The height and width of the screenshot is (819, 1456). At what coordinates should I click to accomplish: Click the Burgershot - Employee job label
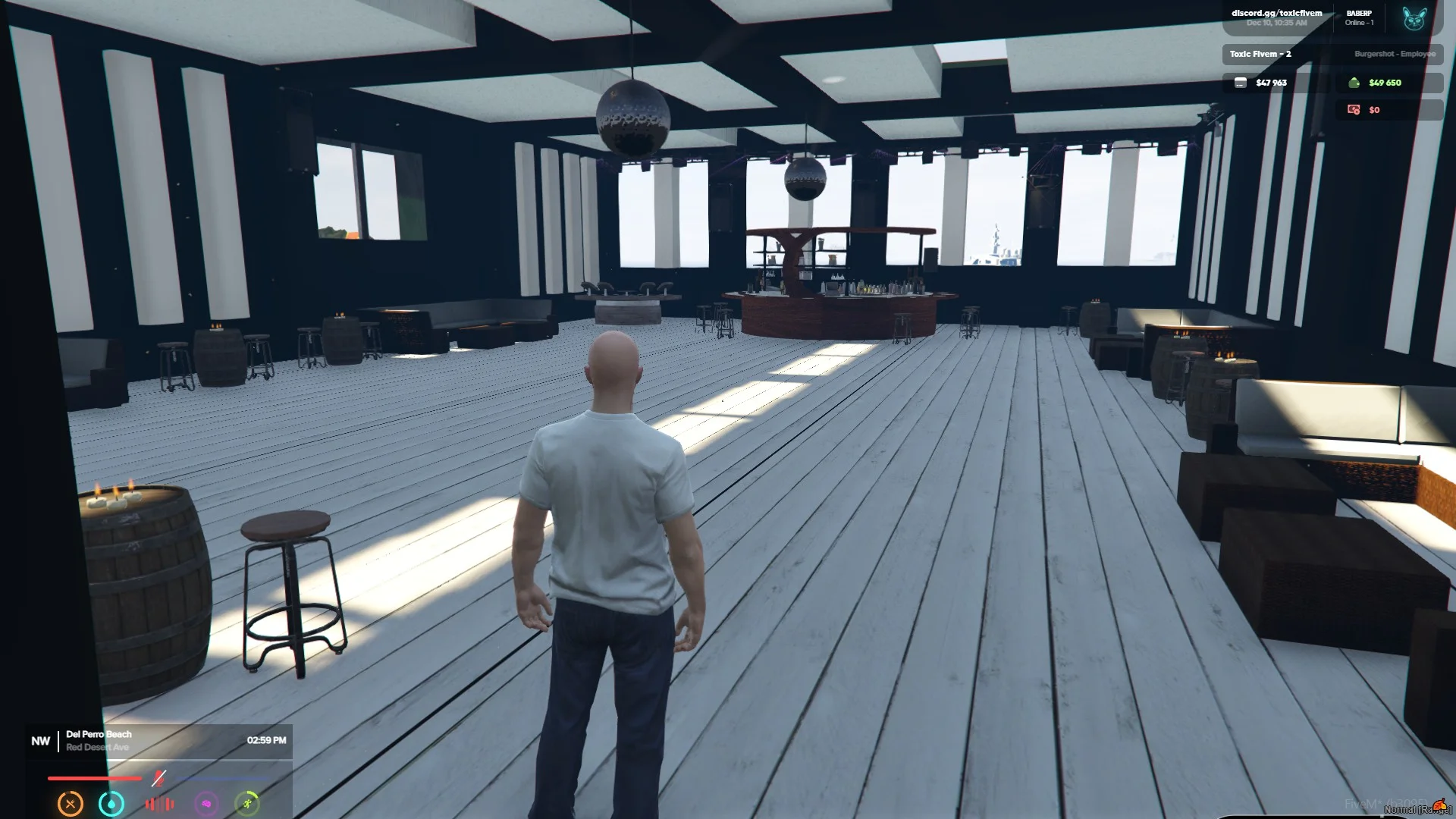[x=1395, y=54]
